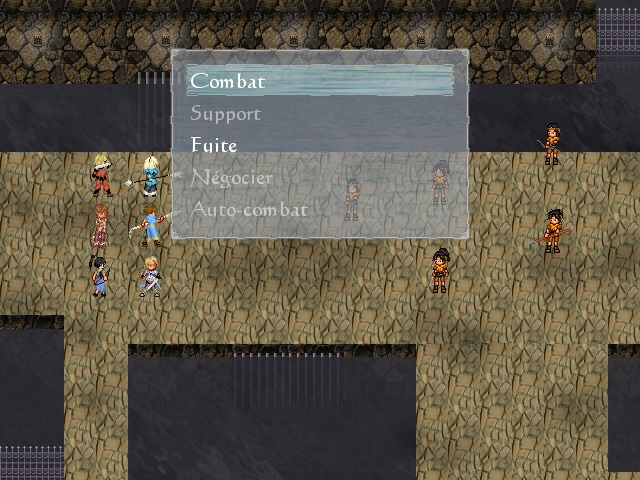Choose the Support option
This screenshot has width=640, height=480.
(226, 113)
